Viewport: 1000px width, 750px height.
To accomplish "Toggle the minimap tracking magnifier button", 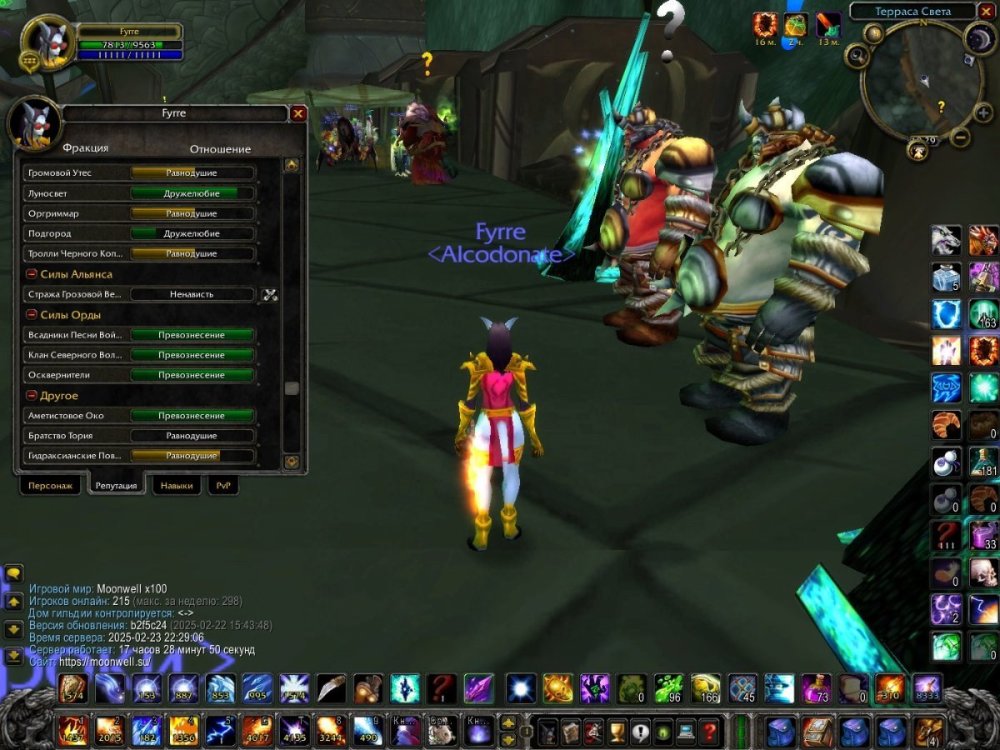I will click(x=858, y=57).
